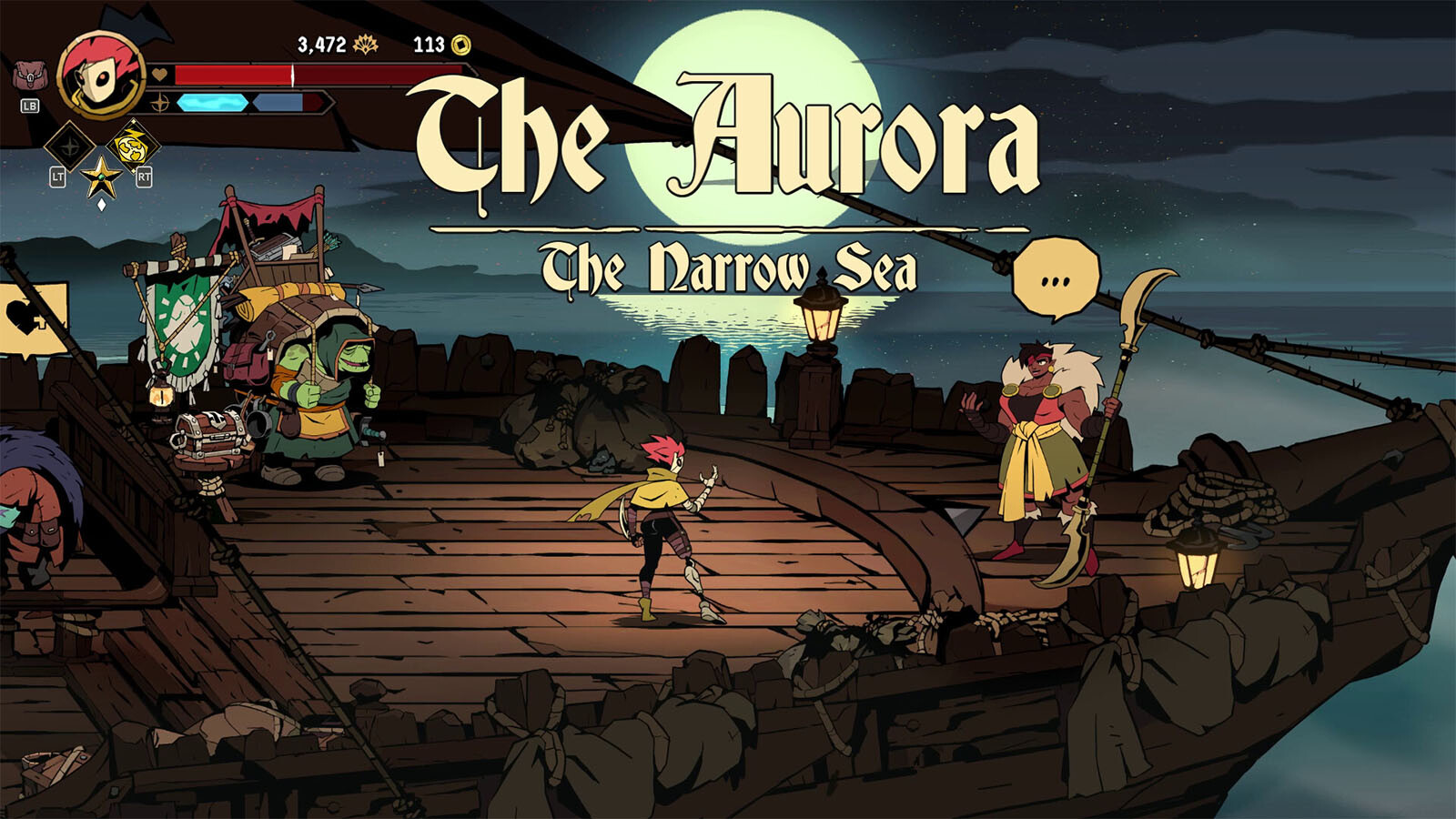Open the ellipsis speech bubble

tap(1056, 279)
